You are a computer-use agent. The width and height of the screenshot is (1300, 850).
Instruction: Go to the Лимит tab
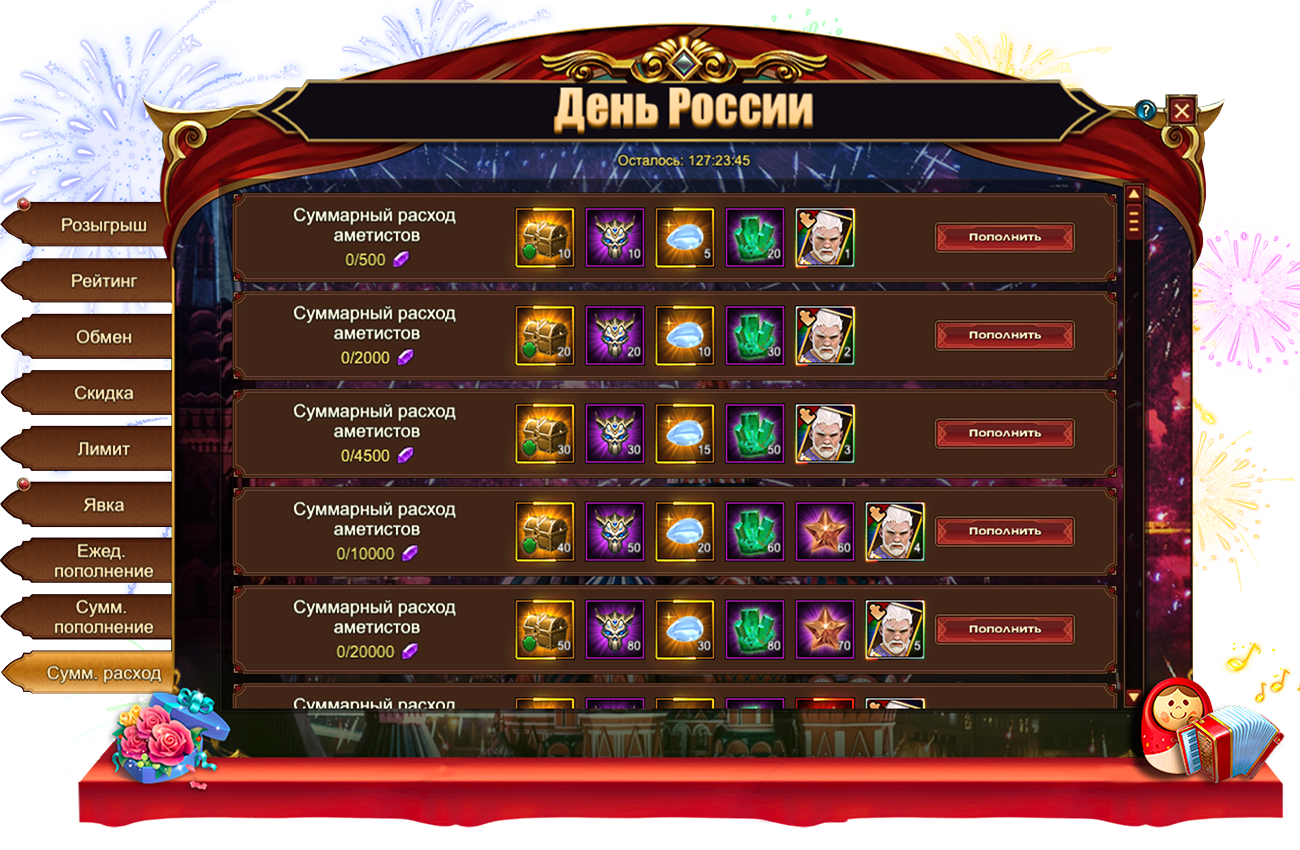(103, 449)
